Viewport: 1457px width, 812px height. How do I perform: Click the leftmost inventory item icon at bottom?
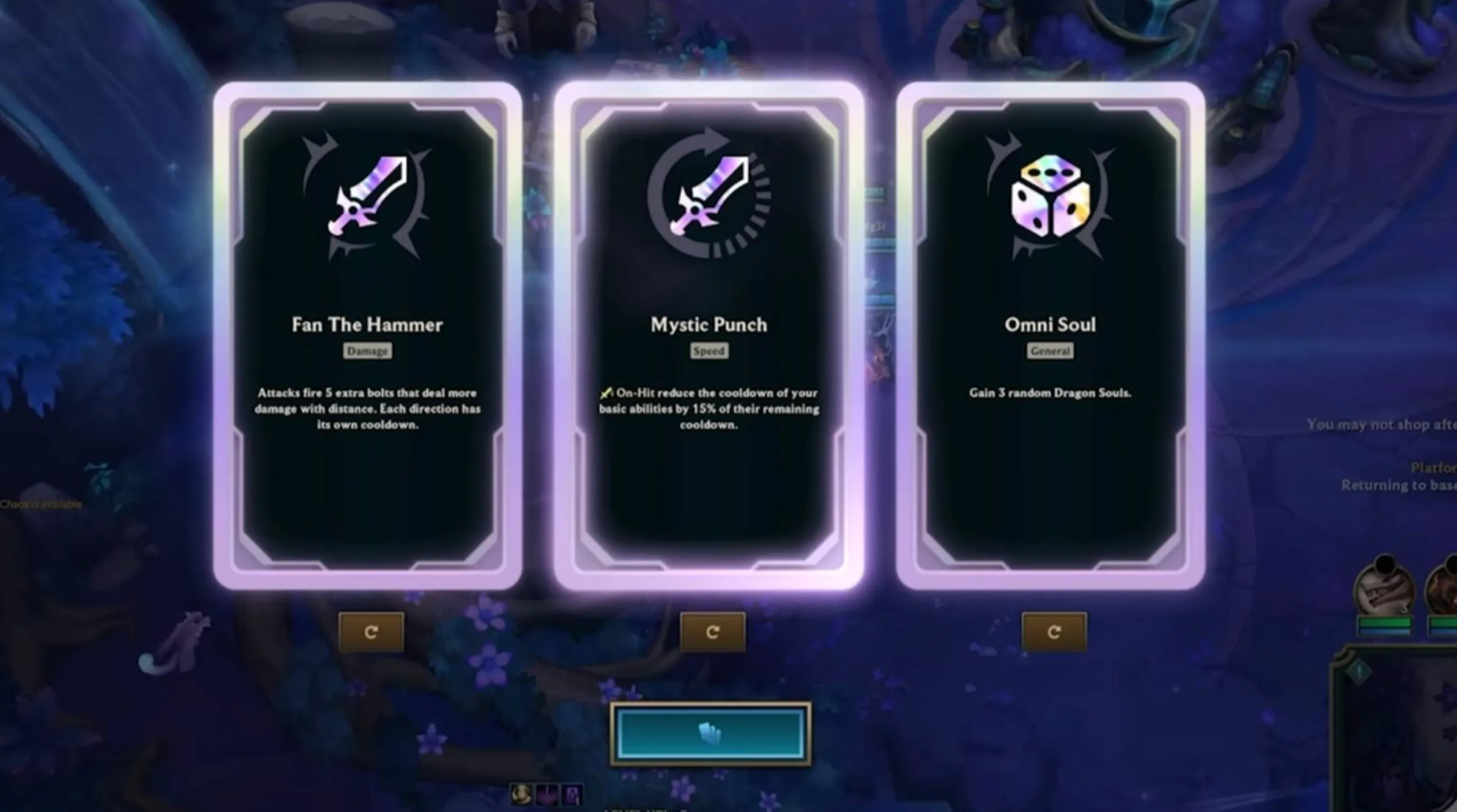[x=521, y=794]
